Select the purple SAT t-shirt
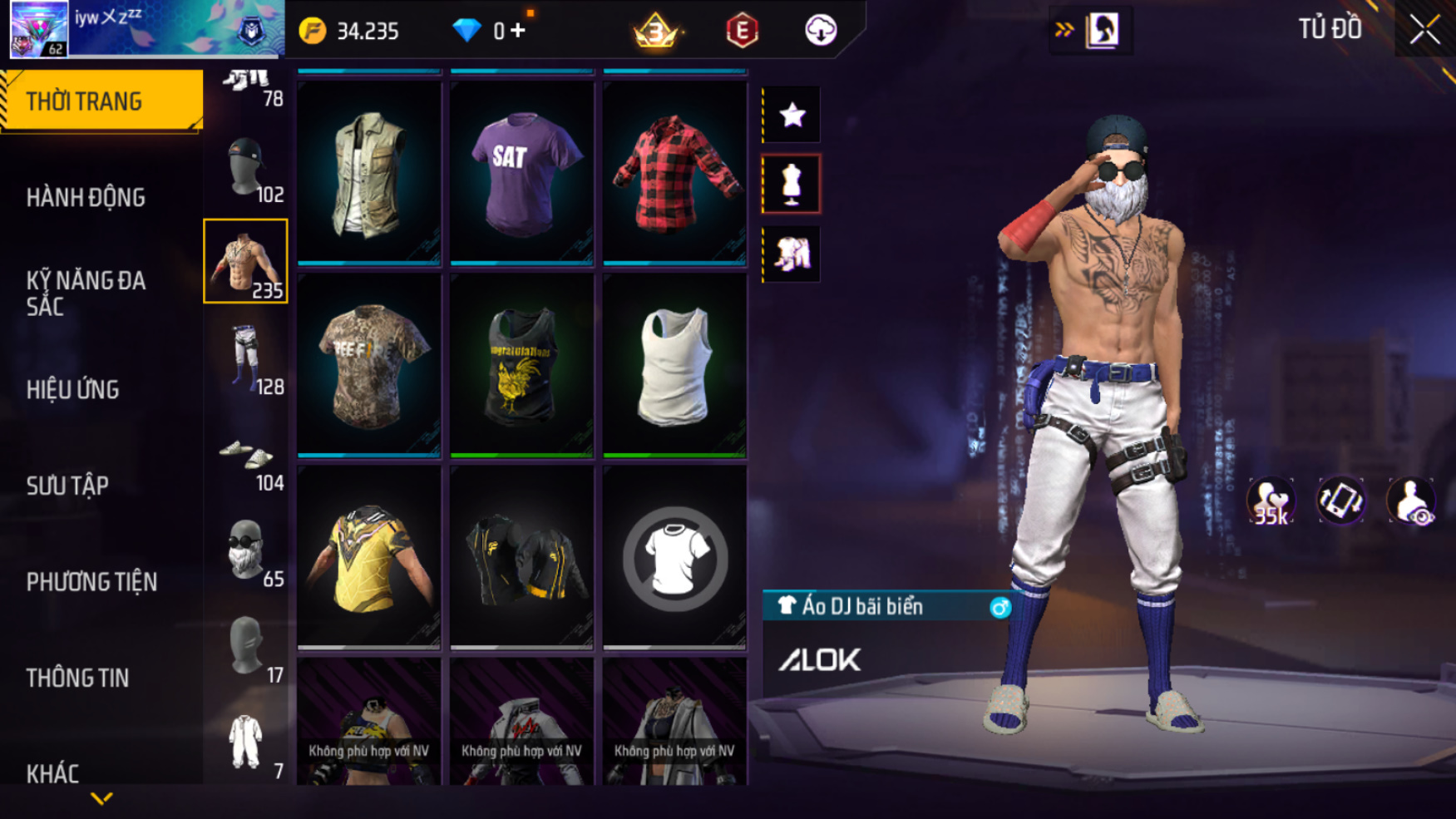The image size is (1456, 819). (x=521, y=172)
